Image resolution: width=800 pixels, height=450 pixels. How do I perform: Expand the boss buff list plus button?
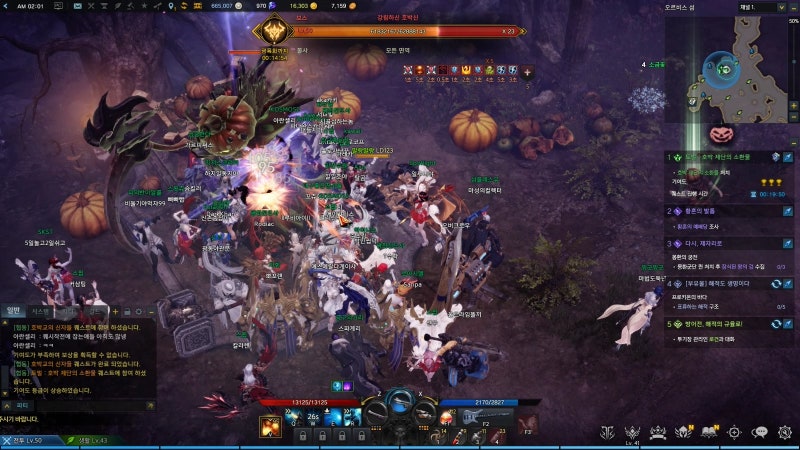click(527, 72)
